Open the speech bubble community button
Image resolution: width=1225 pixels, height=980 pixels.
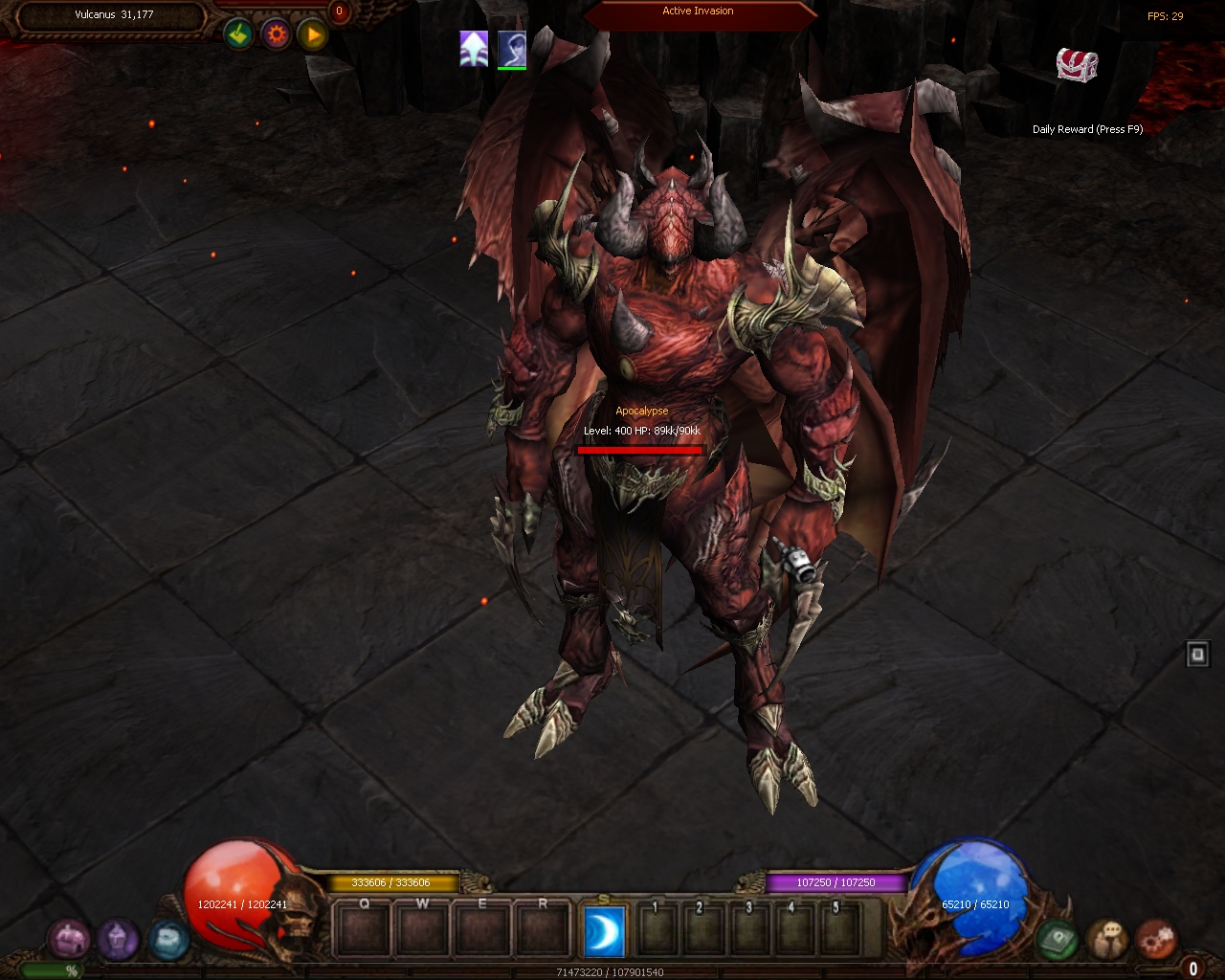[x=1108, y=939]
